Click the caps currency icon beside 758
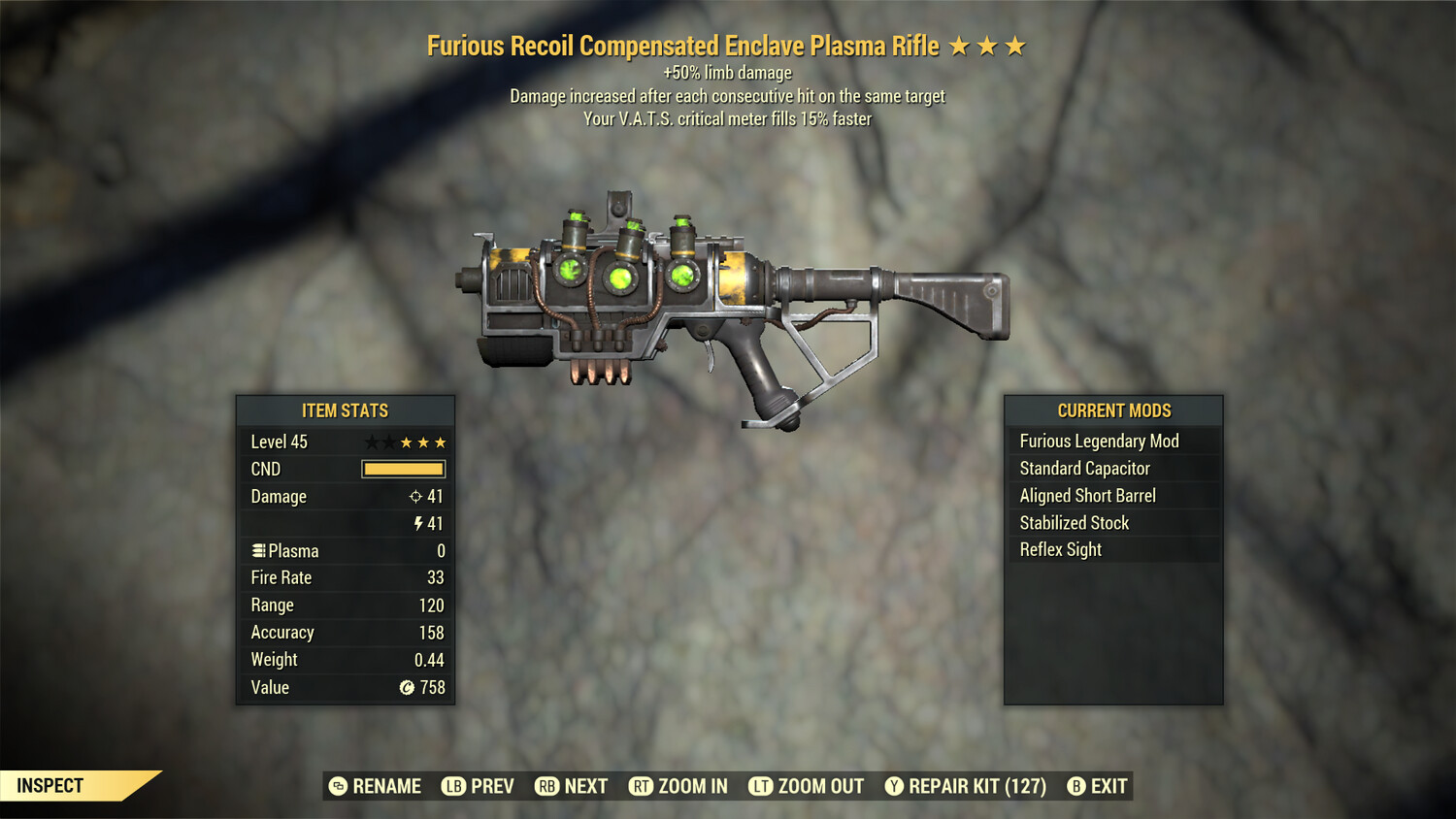This screenshot has width=1456, height=819. click(x=408, y=687)
